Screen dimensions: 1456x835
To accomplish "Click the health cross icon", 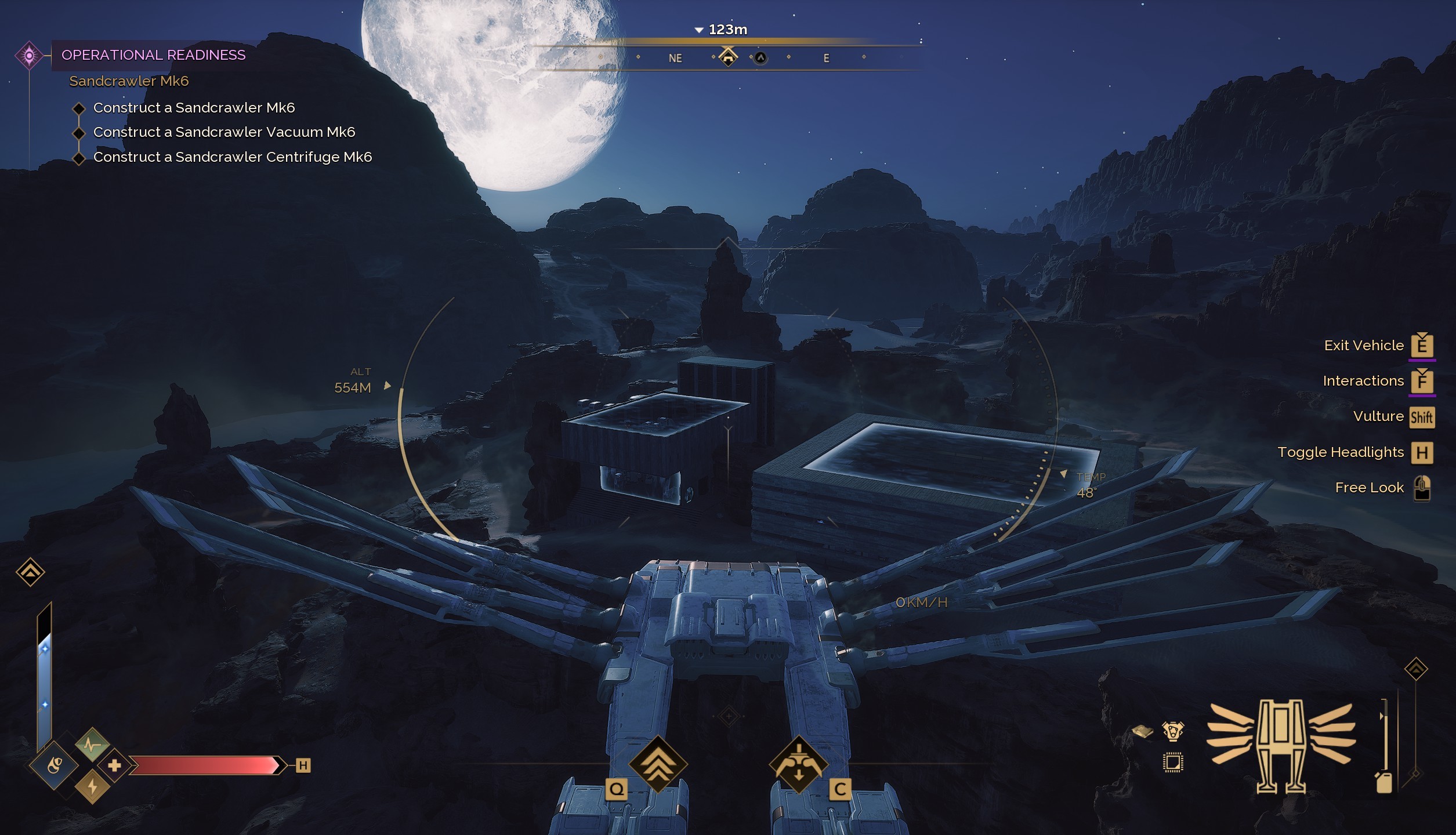I will [114, 765].
